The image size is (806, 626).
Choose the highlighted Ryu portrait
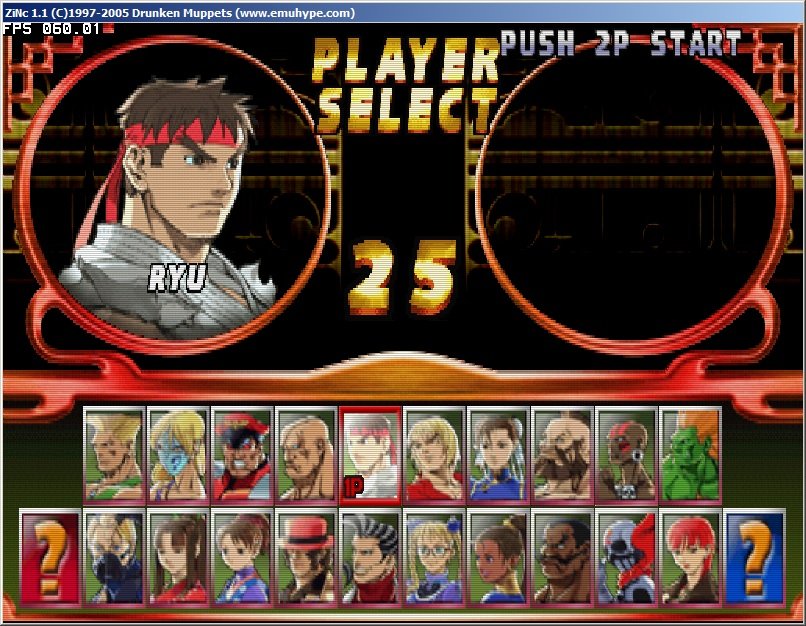370,453
